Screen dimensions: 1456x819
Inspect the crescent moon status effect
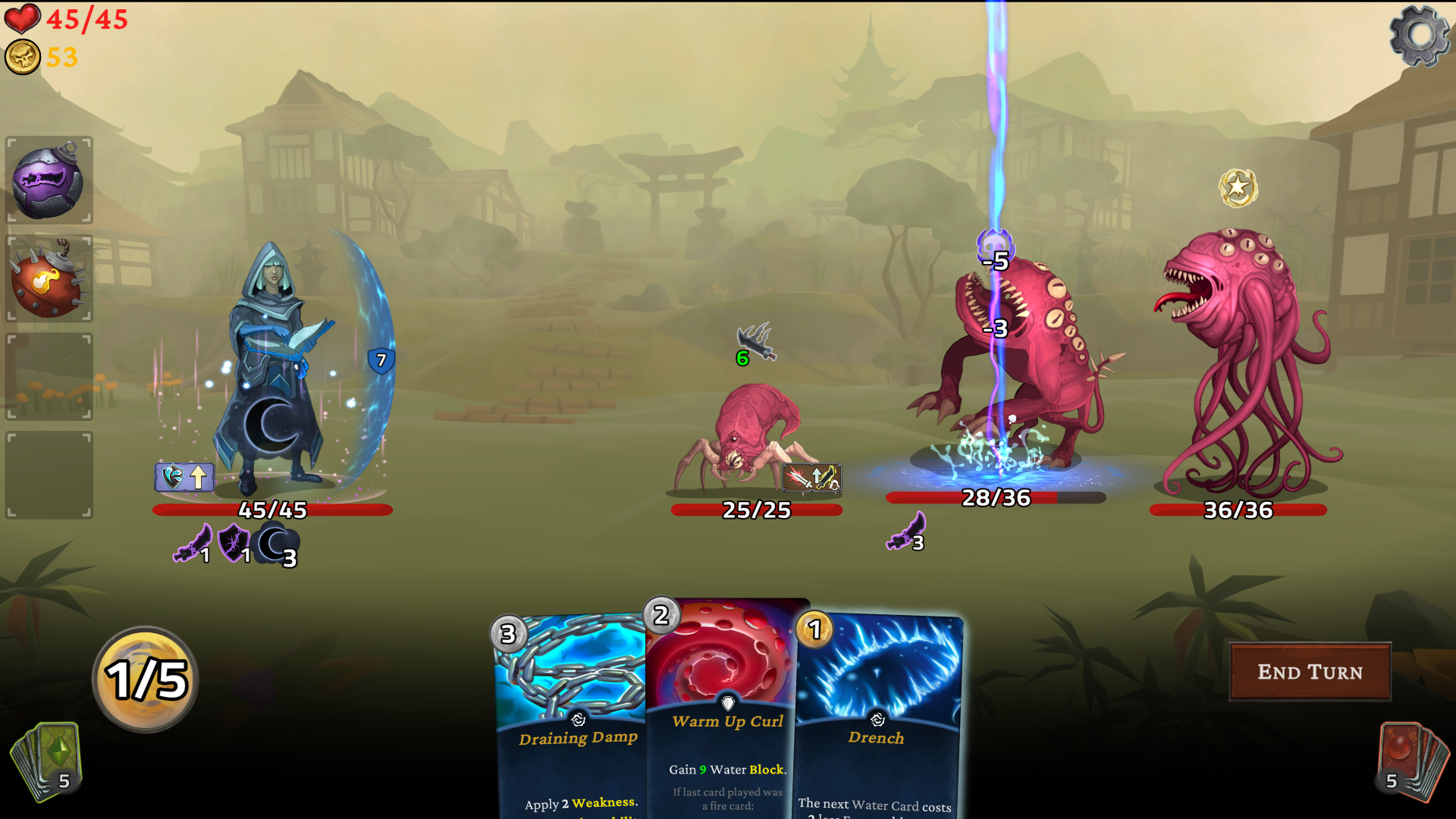(x=278, y=544)
